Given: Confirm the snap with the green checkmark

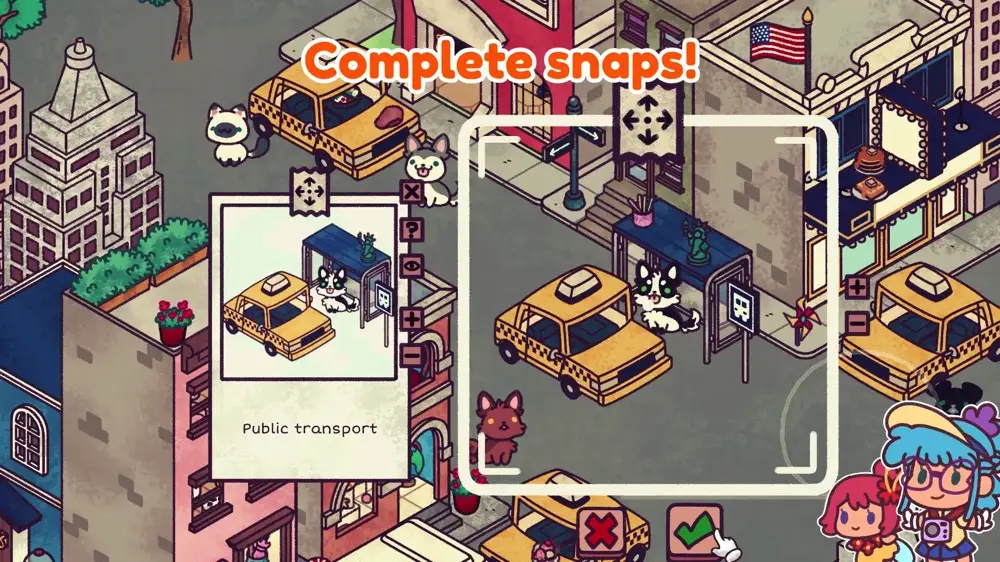Looking at the screenshot, I should pyautogui.click(x=694, y=529).
